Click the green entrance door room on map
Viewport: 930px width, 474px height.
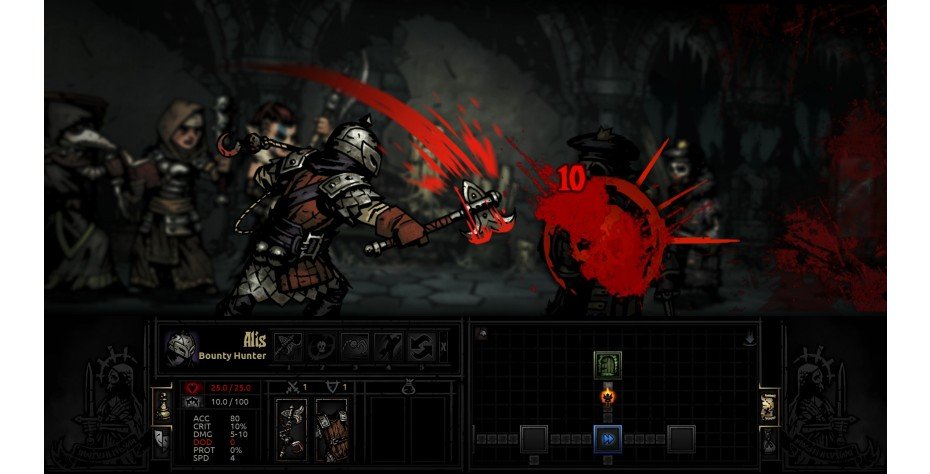pos(606,364)
